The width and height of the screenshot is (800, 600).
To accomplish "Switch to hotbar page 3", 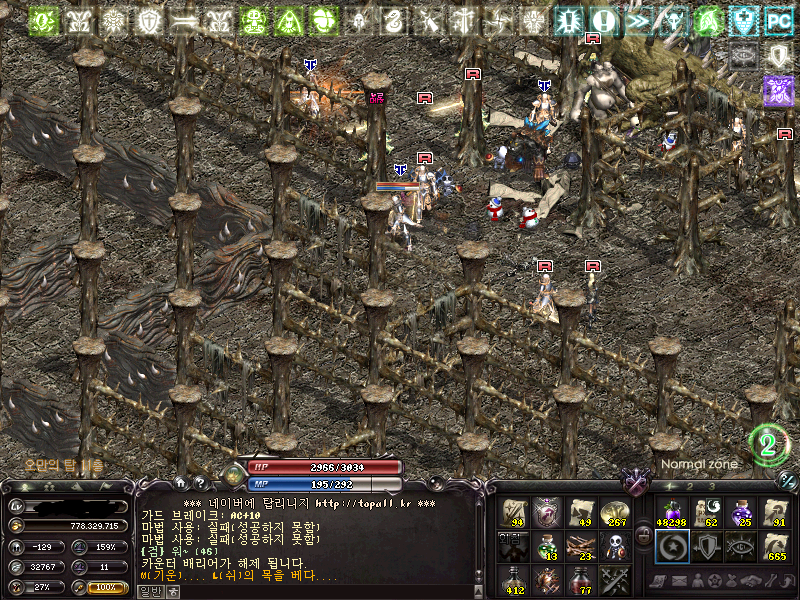I will pyautogui.click(x=711, y=486).
